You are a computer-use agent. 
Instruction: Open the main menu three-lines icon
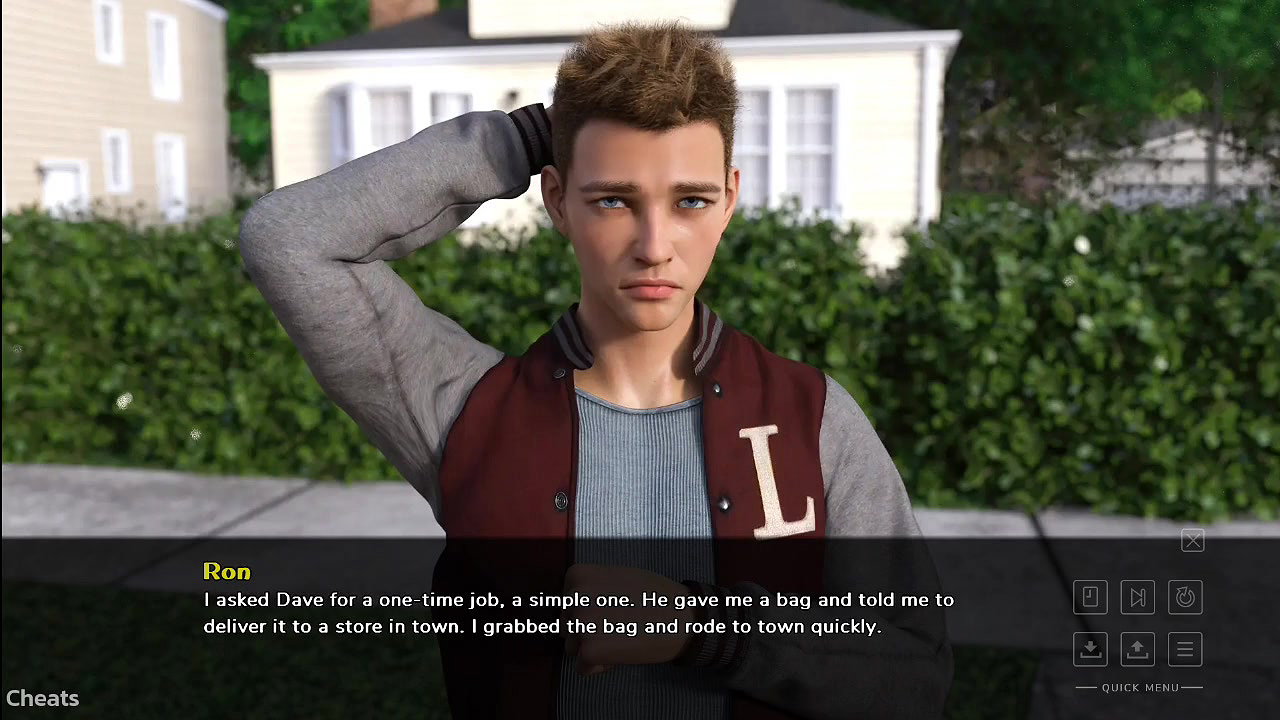1185,649
